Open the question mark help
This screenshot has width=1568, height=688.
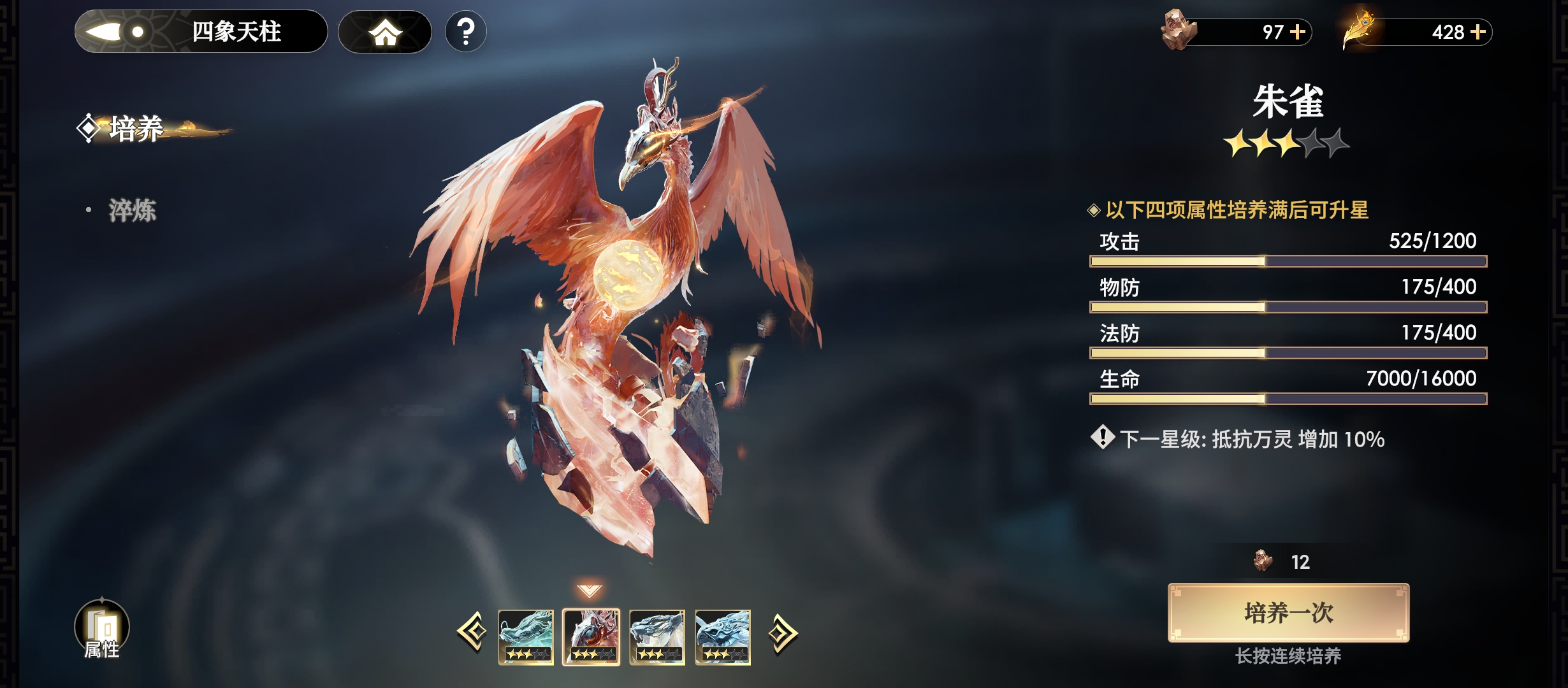[466, 32]
